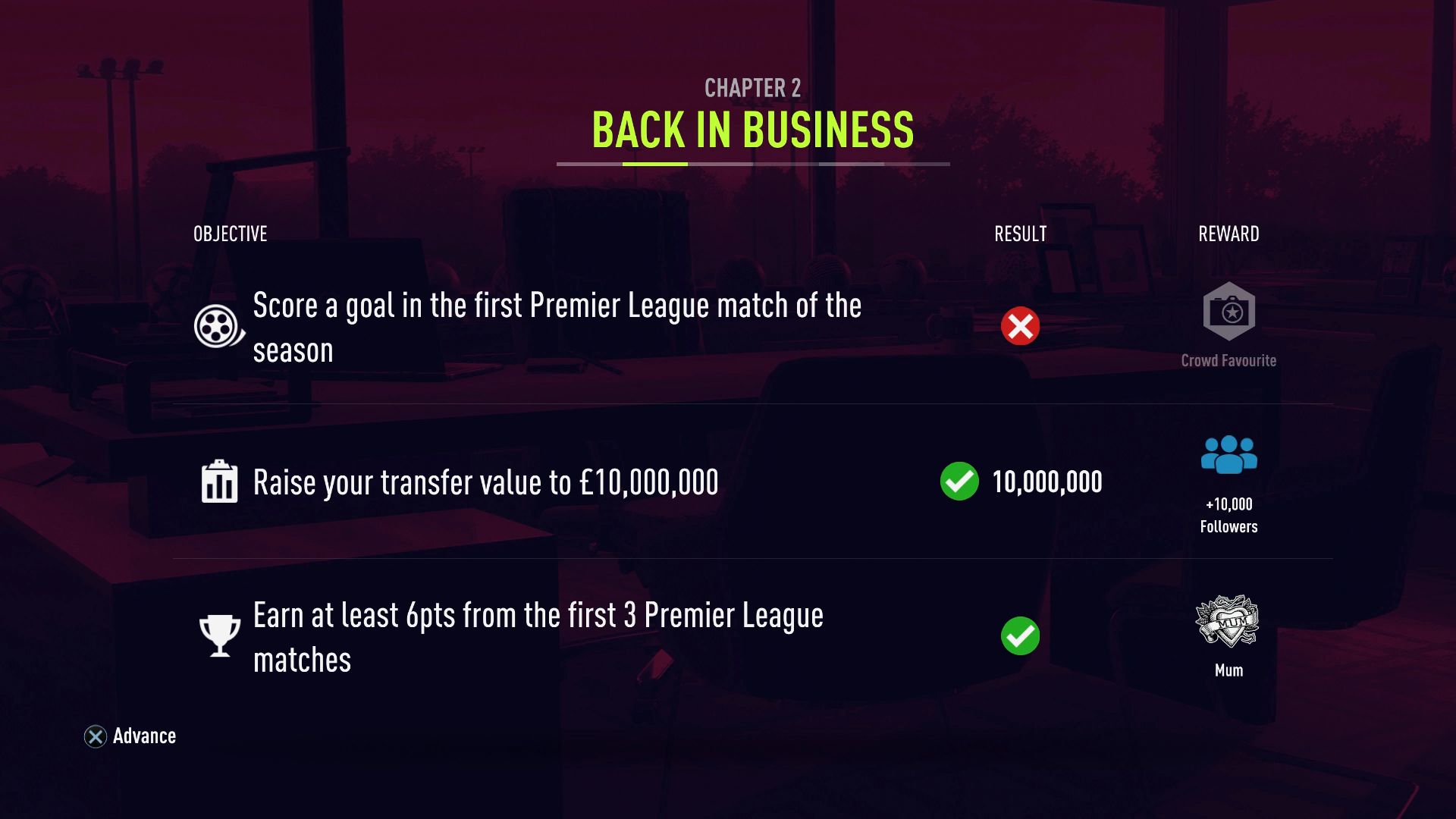This screenshot has height=819, width=1456.
Task: Click the trophy icon beside 6pts objective
Action: pos(218,635)
